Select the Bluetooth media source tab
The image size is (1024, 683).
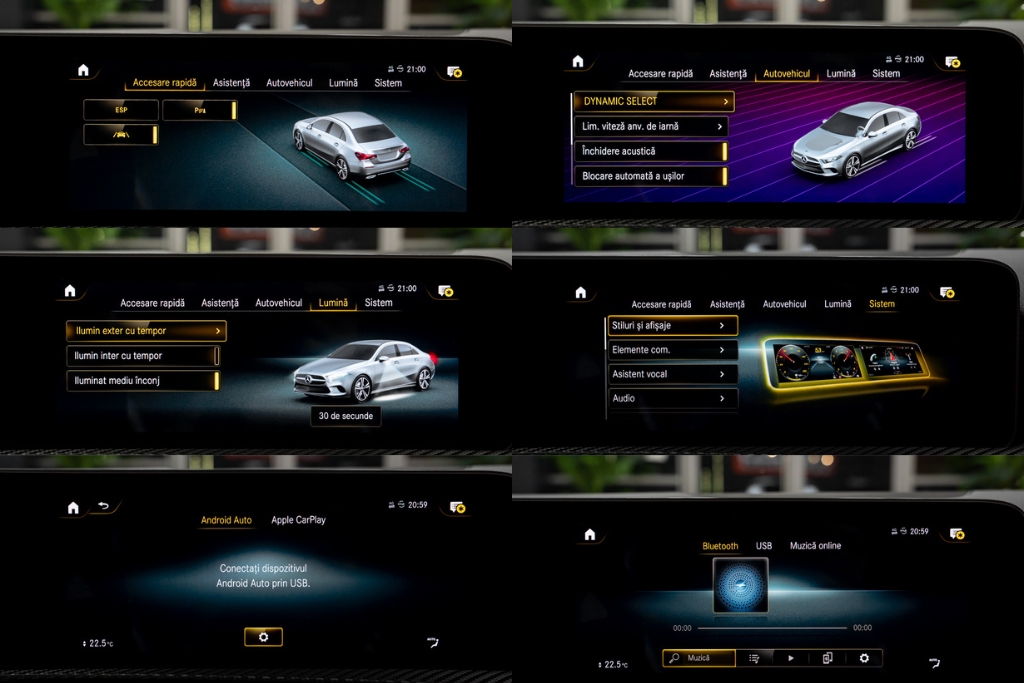pyautogui.click(x=720, y=546)
